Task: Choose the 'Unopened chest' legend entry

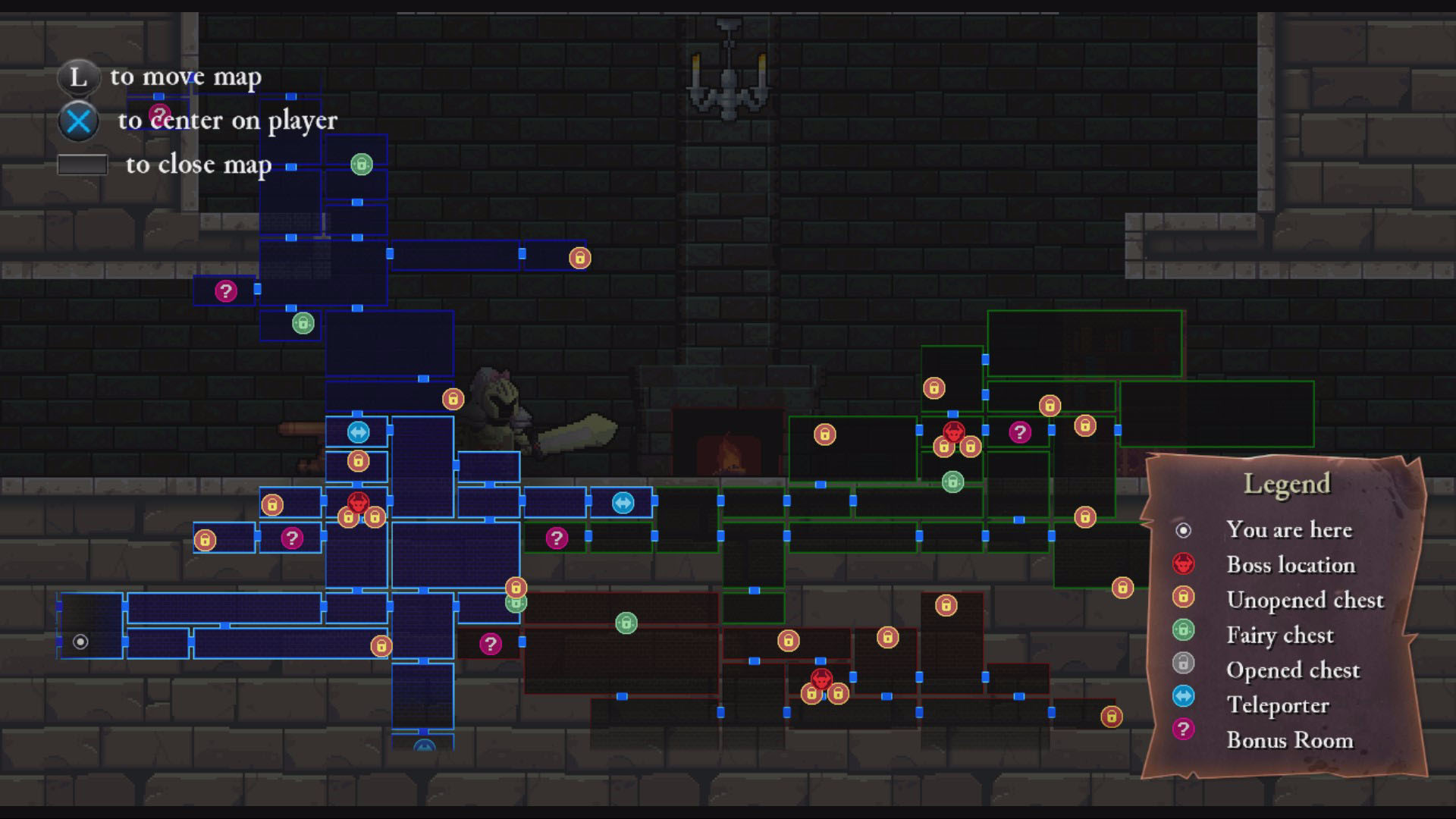Action: (x=1304, y=600)
